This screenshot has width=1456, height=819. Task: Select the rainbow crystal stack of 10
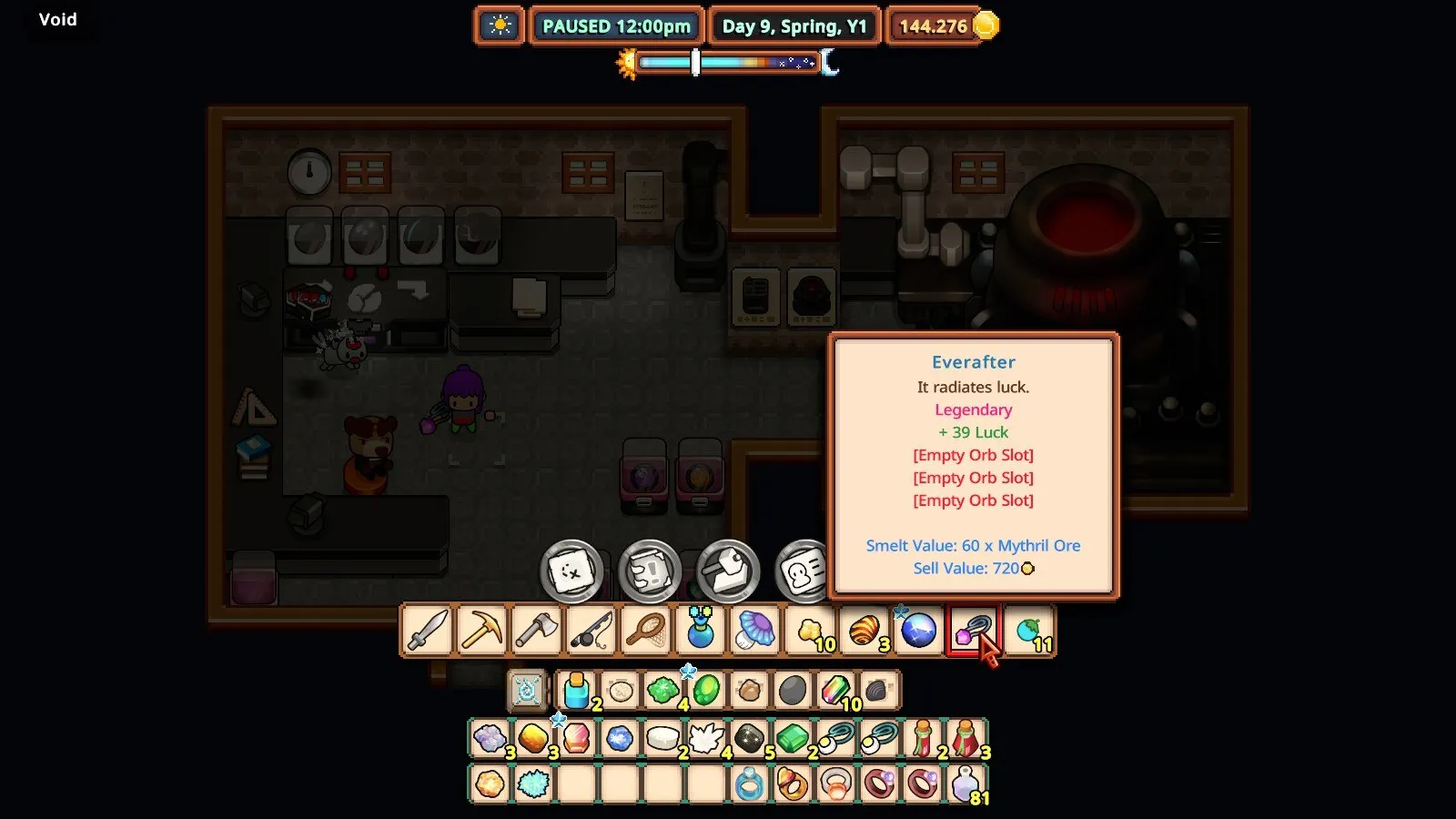pyautogui.click(x=835, y=691)
